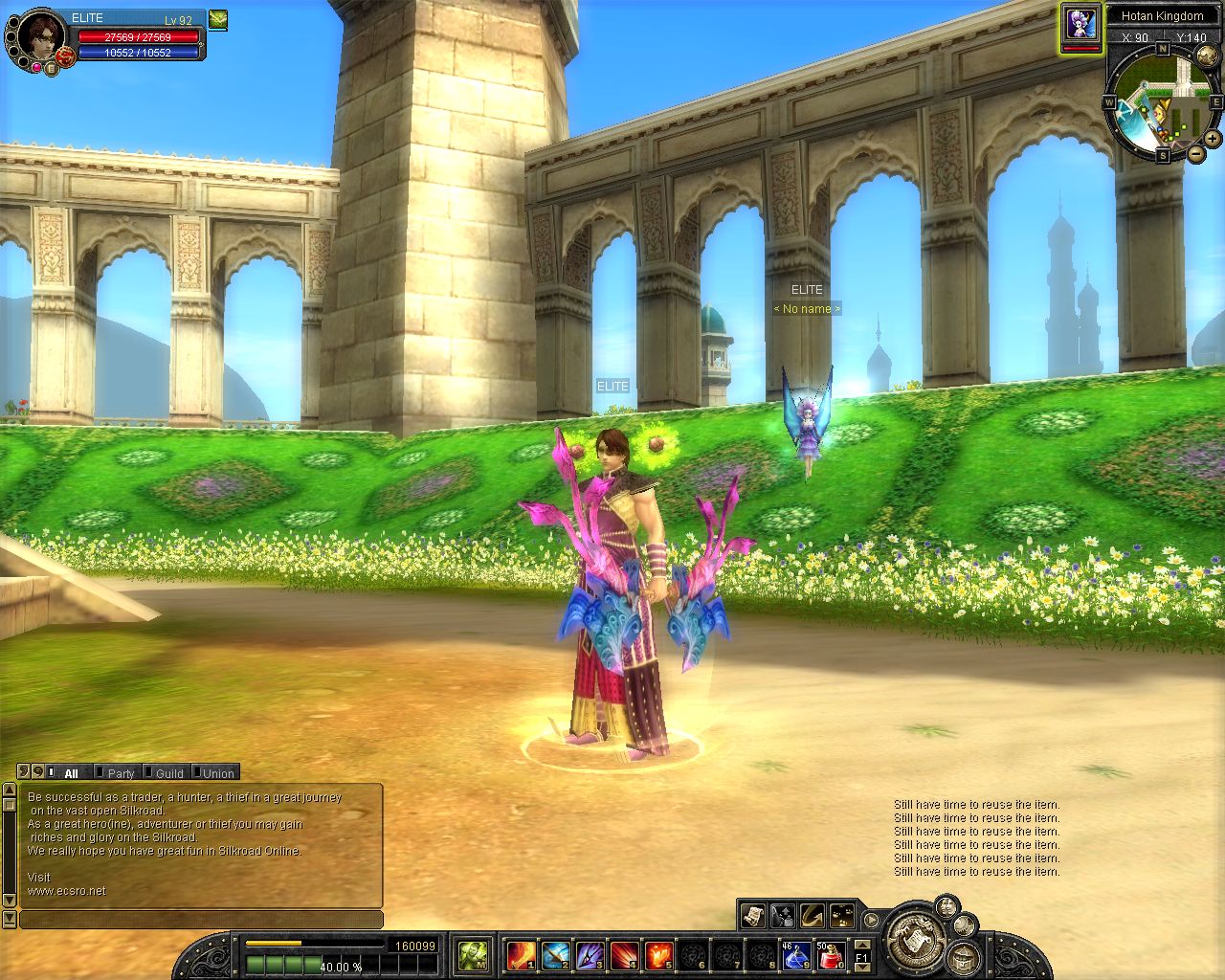
Task: Drink the red health potion in slot 0
Action: point(830,954)
